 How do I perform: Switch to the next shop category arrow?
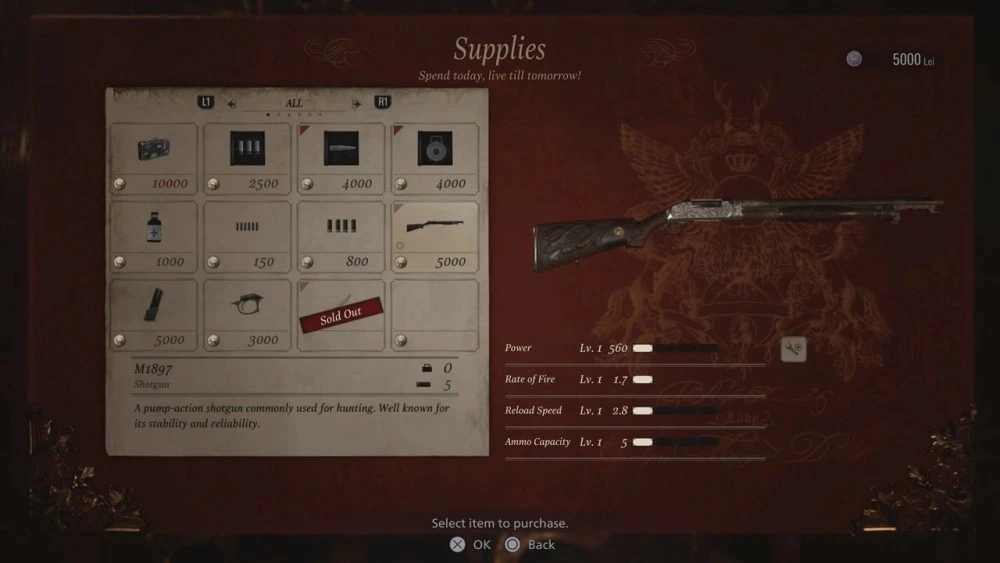[356, 103]
